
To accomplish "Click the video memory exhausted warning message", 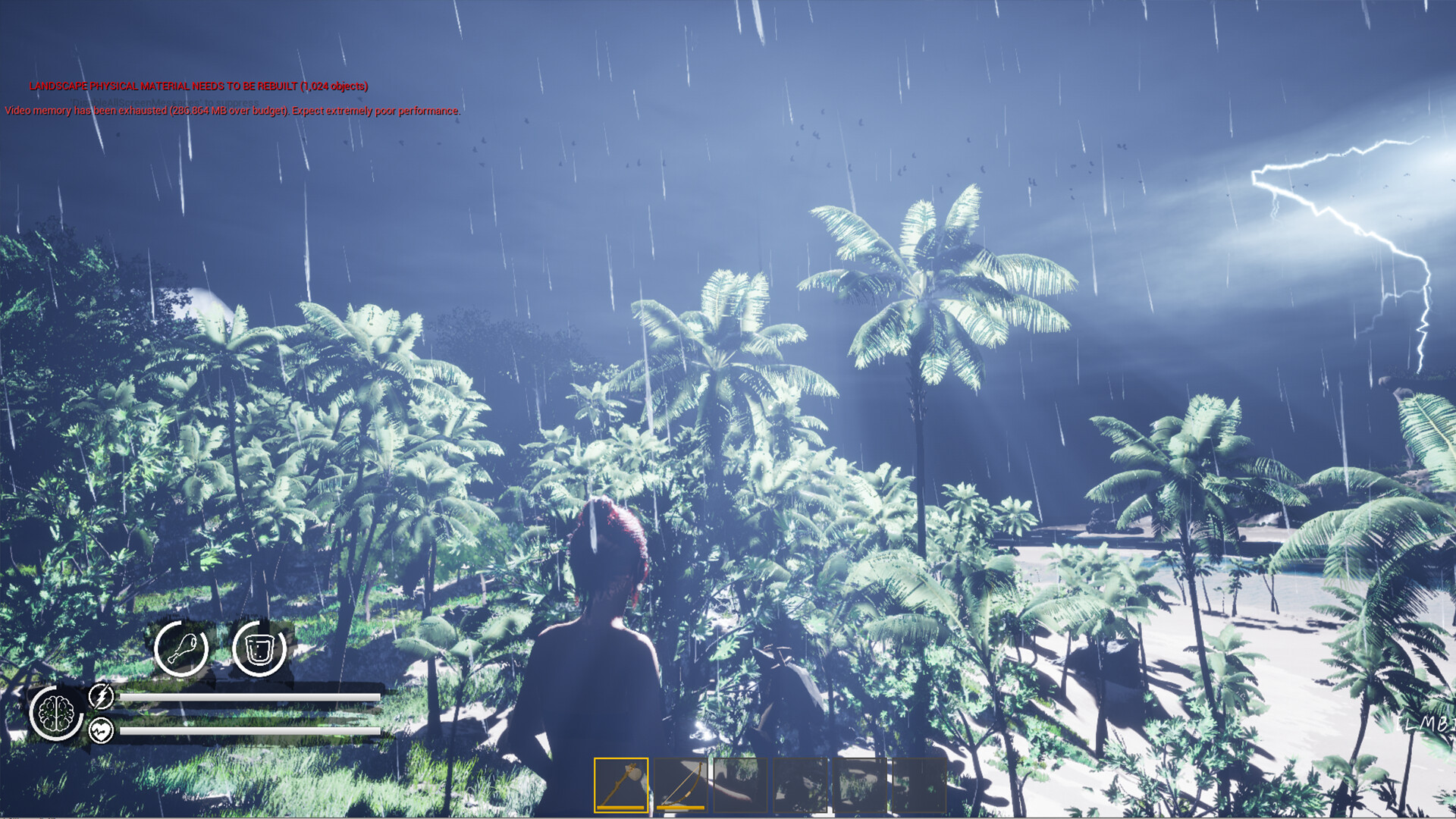I will pyautogui.click(x=231, y=111).
